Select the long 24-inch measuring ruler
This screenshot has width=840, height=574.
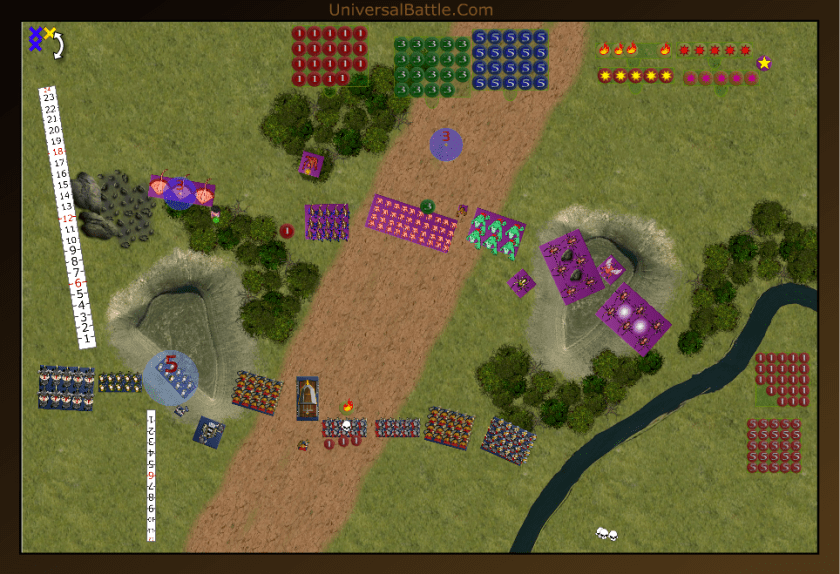[x=64, y=217]
